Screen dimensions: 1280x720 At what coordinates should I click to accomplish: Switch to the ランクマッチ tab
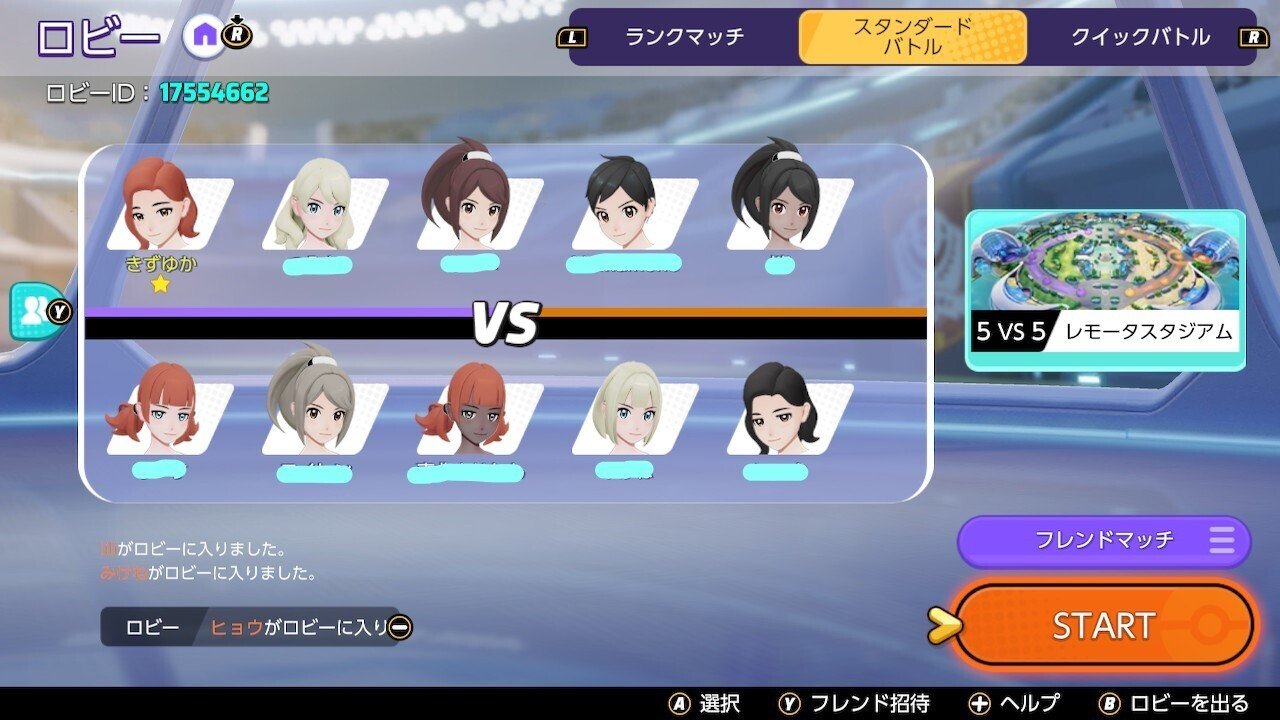685,37
